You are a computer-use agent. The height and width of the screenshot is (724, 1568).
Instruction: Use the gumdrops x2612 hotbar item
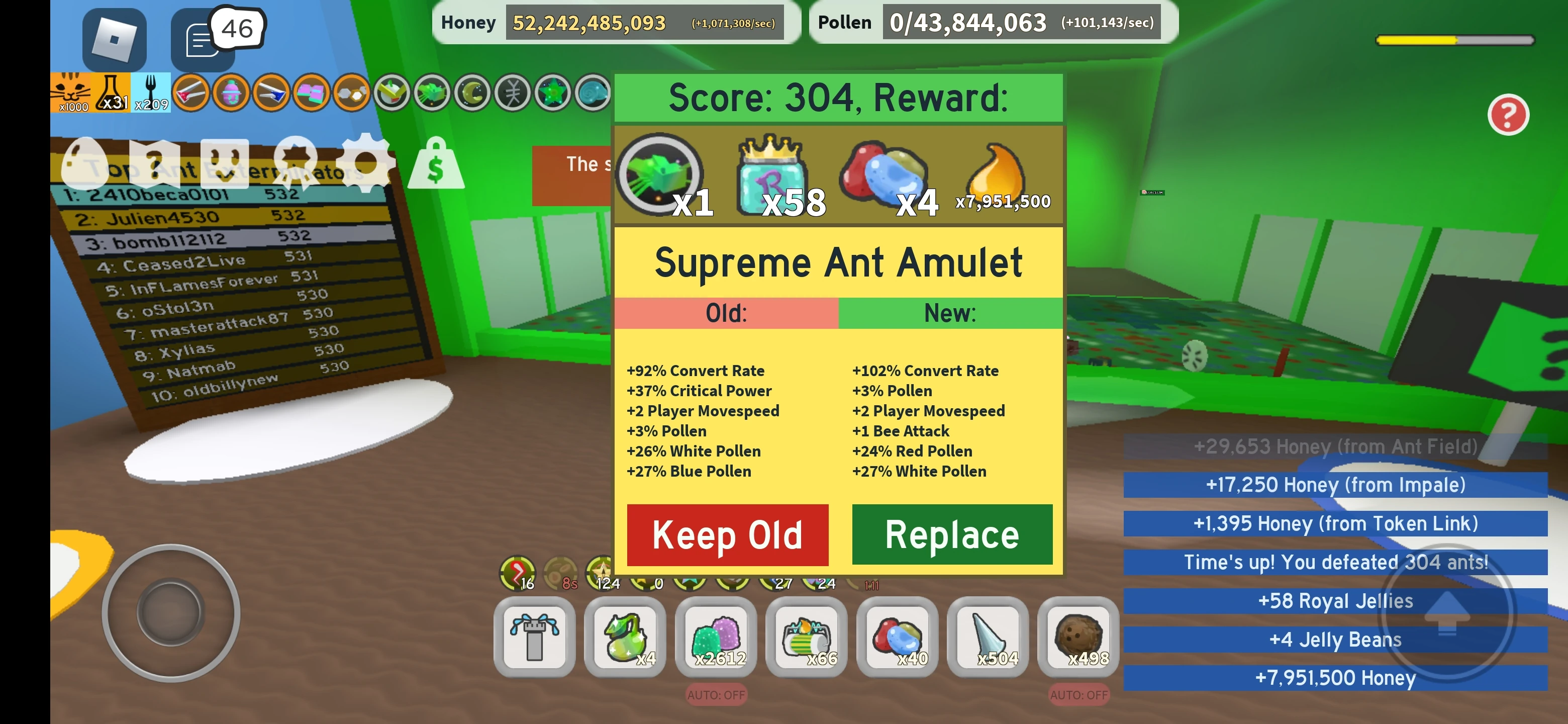[715, 638]
